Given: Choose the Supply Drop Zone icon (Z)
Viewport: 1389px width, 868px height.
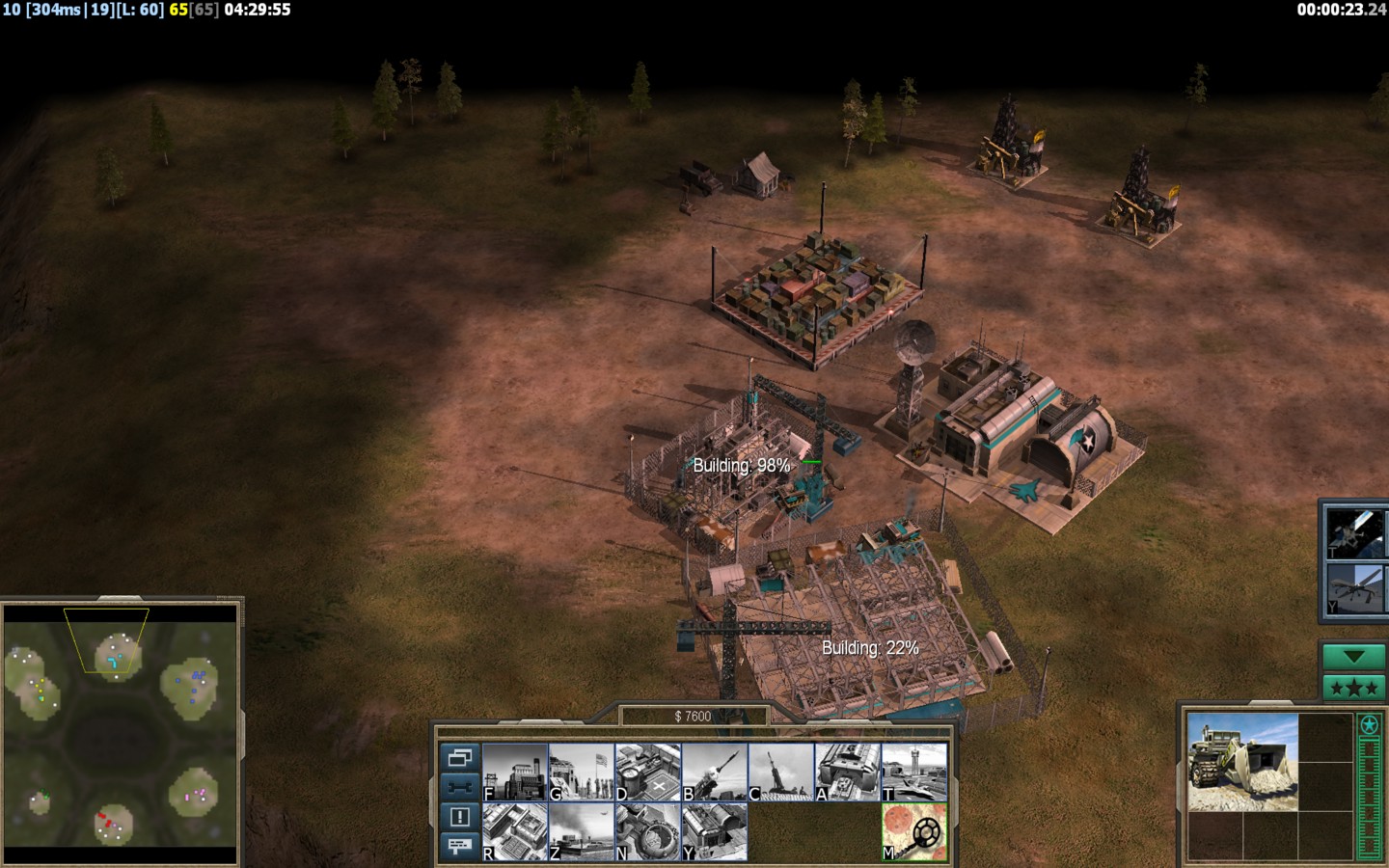Looking at the screenshot, I should click(x=582, y=832).
